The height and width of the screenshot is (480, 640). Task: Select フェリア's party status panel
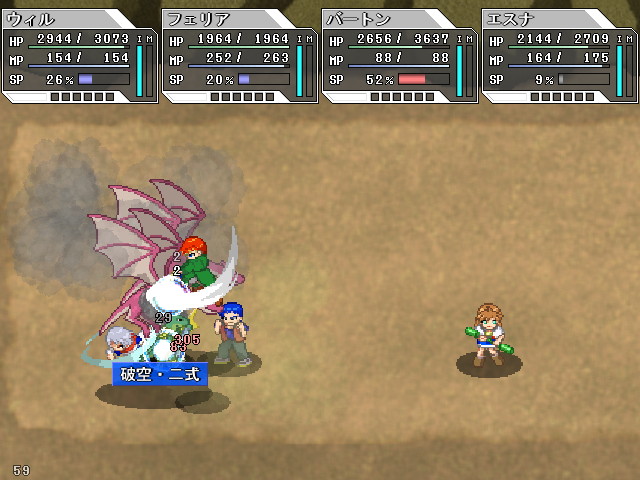pos(240,56)
